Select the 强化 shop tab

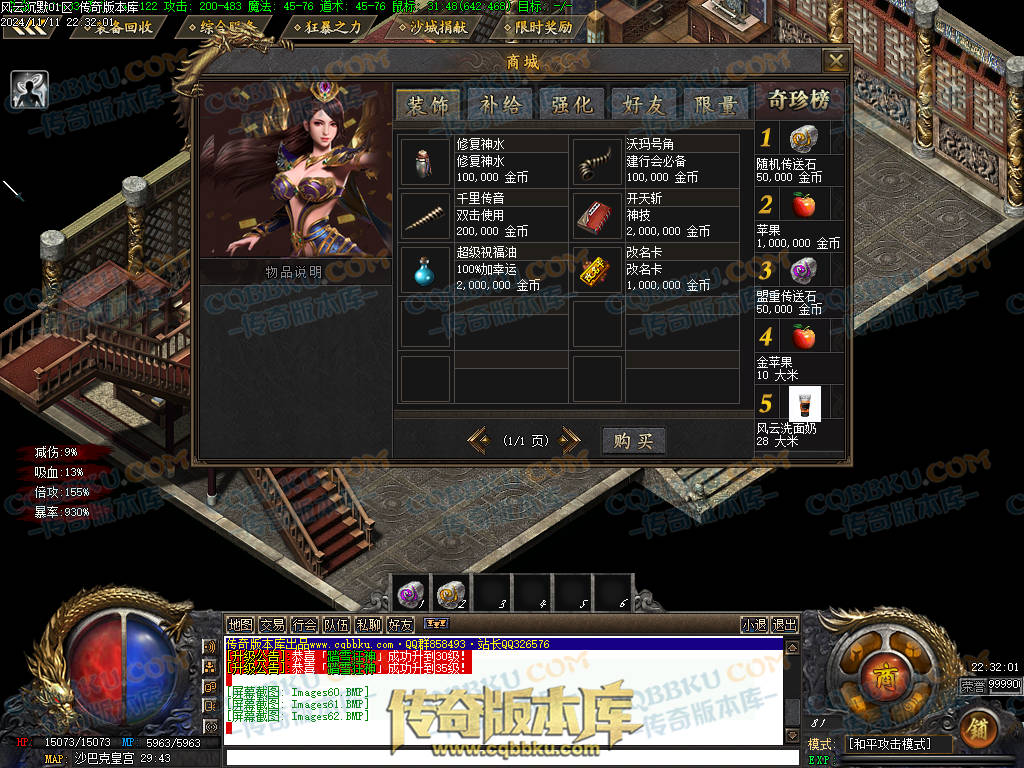[572, 104]
